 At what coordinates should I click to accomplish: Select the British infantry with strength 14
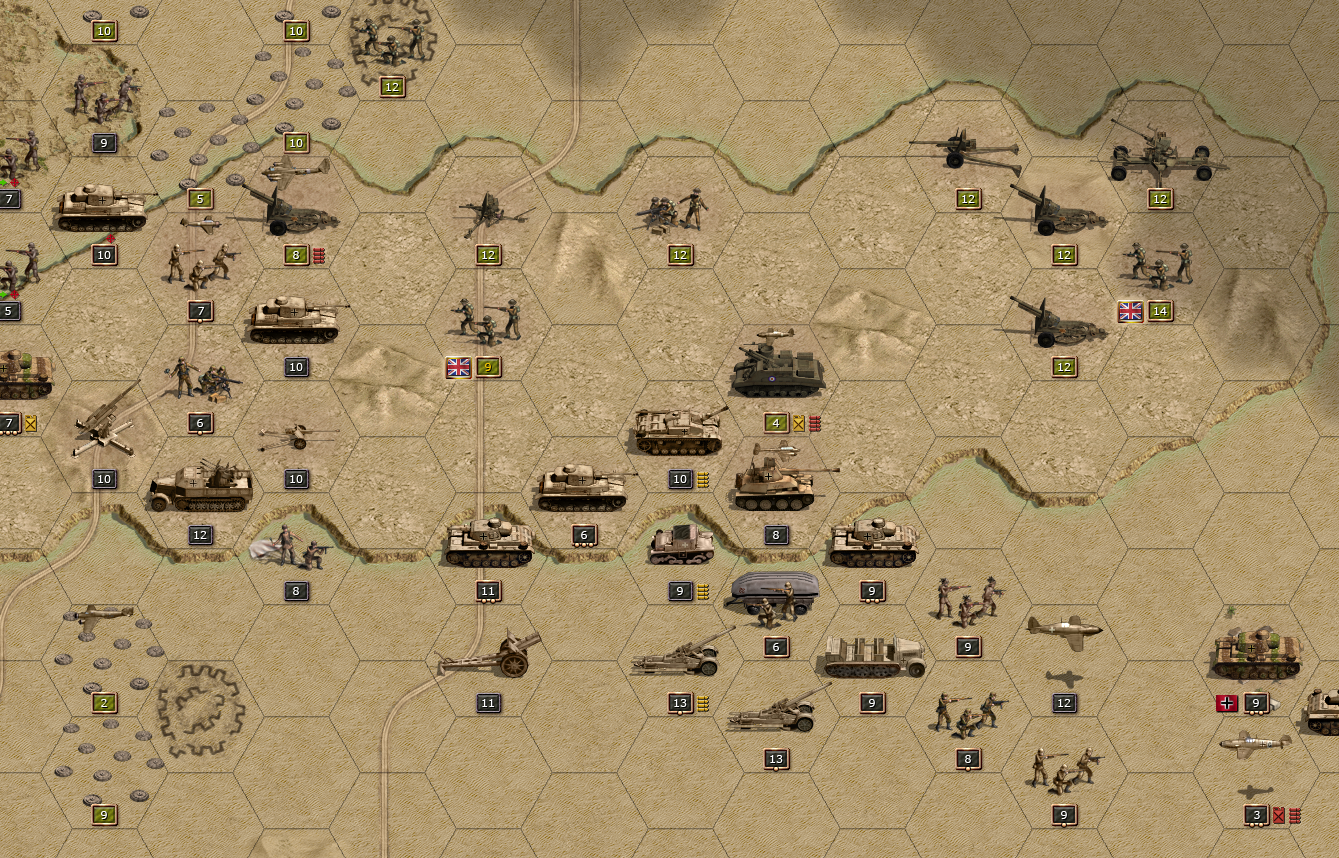tap(1160, 264)
